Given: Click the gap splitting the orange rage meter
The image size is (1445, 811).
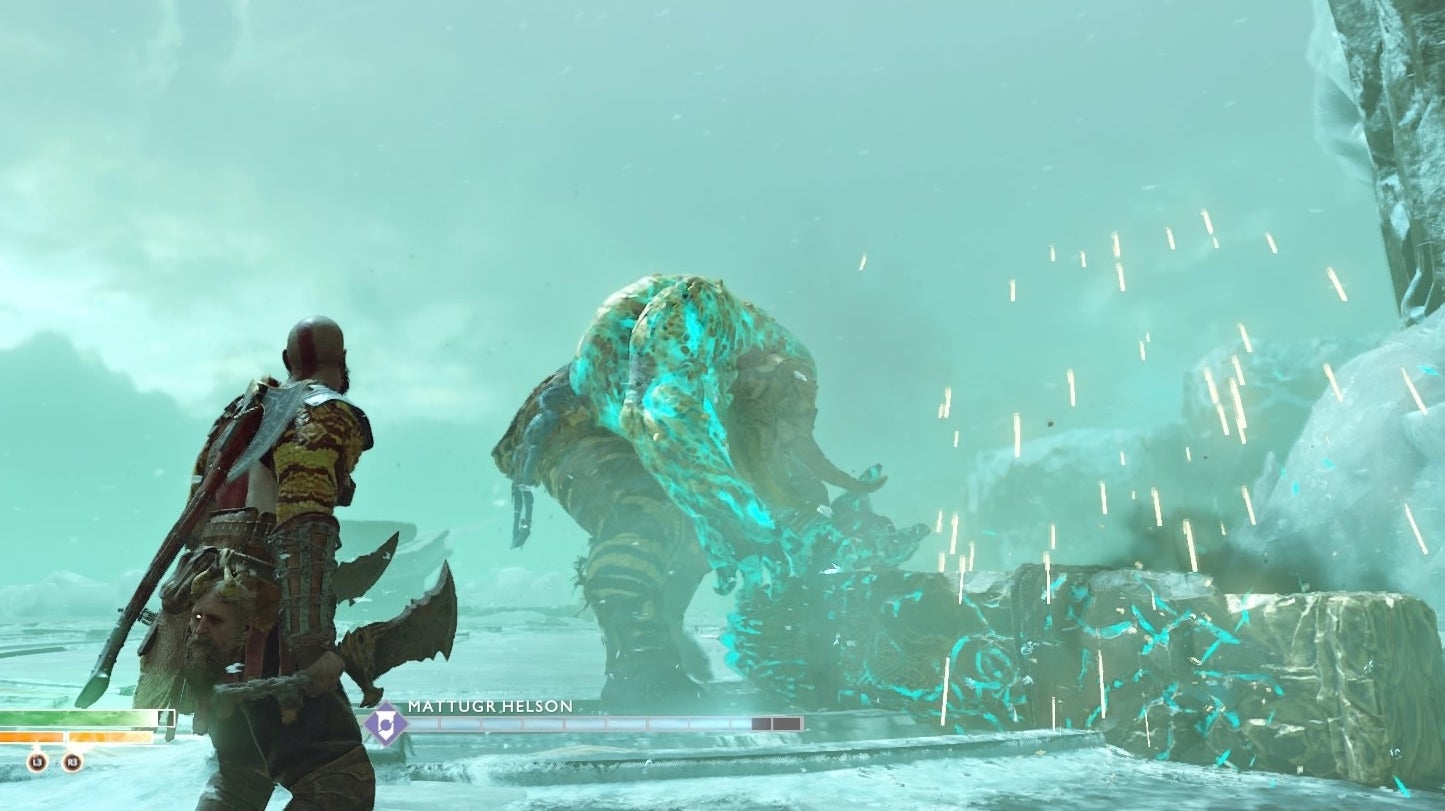Looking at the screenshot, I should 66,738.
